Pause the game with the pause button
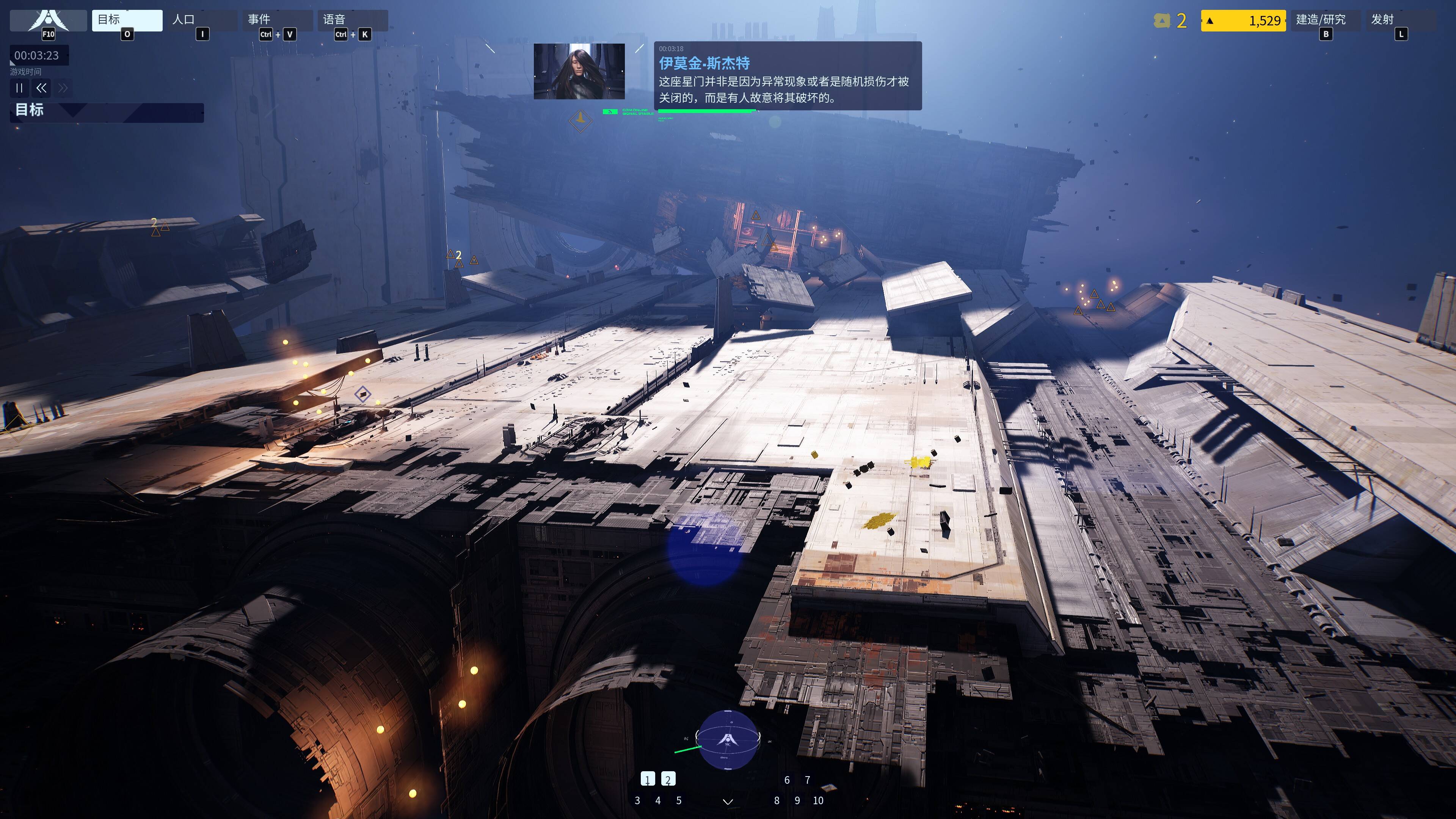Viewport: 1456px width, 819px height. point(19,88)
